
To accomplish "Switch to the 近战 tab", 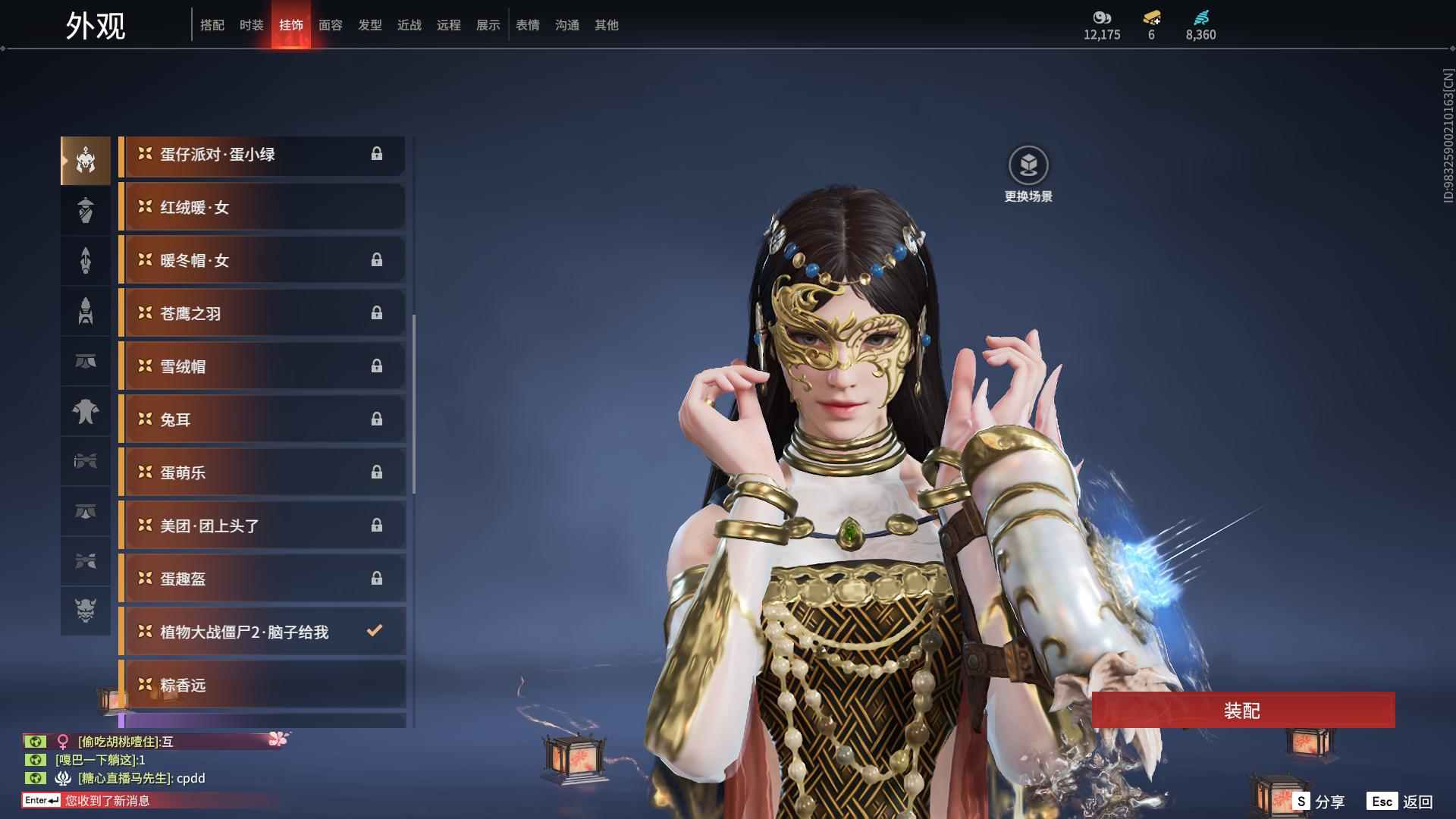I will tap(409, 25).
